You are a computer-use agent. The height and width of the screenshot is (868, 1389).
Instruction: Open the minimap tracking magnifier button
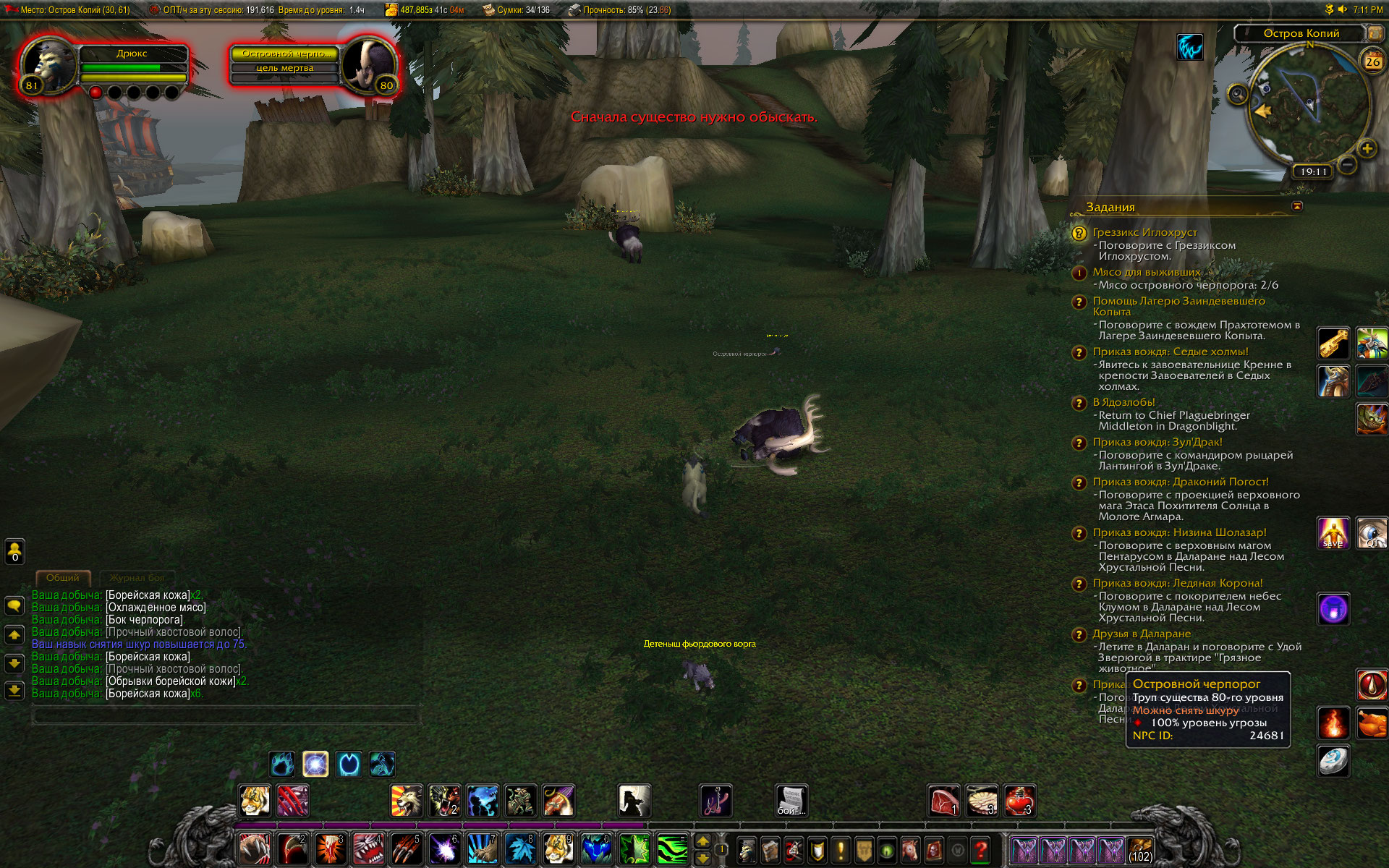click(1238, 94)
